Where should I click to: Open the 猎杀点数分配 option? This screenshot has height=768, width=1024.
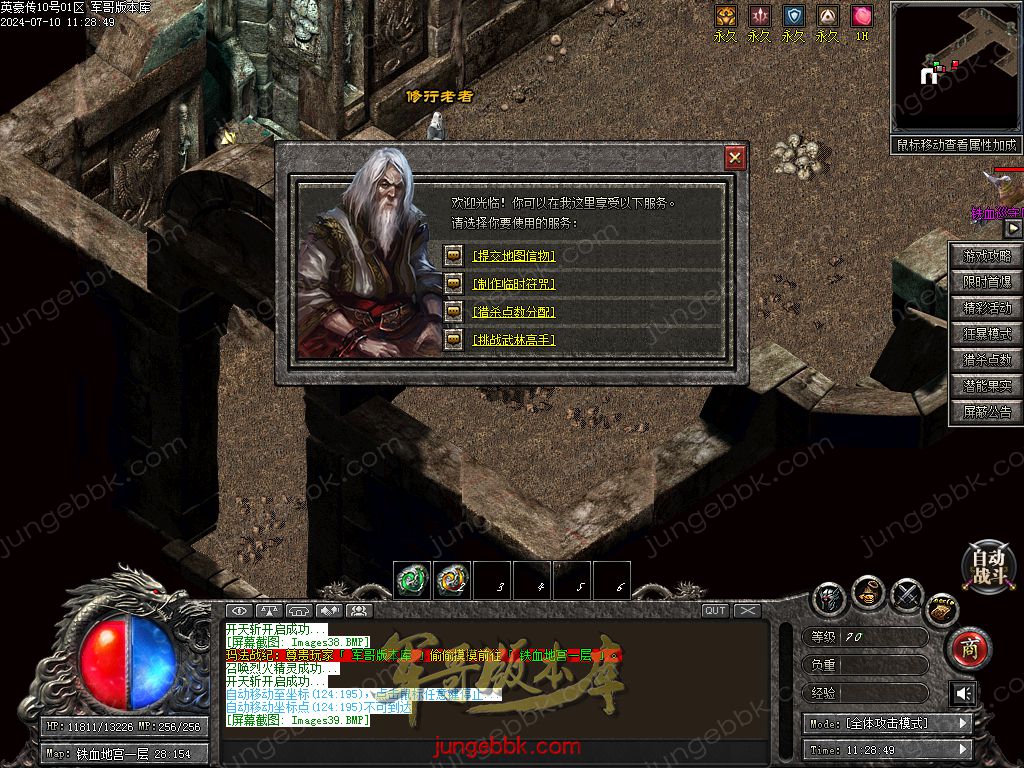(514, 312)
